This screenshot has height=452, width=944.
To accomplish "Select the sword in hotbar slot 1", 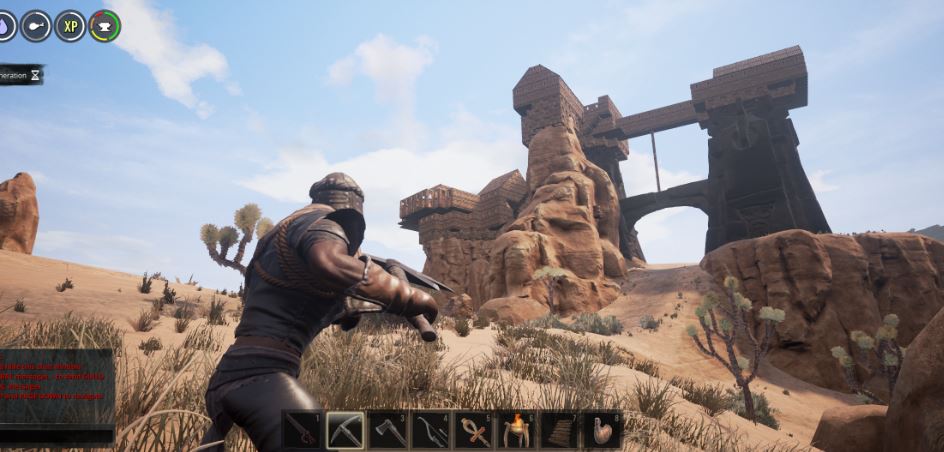I will coord(302,430).
